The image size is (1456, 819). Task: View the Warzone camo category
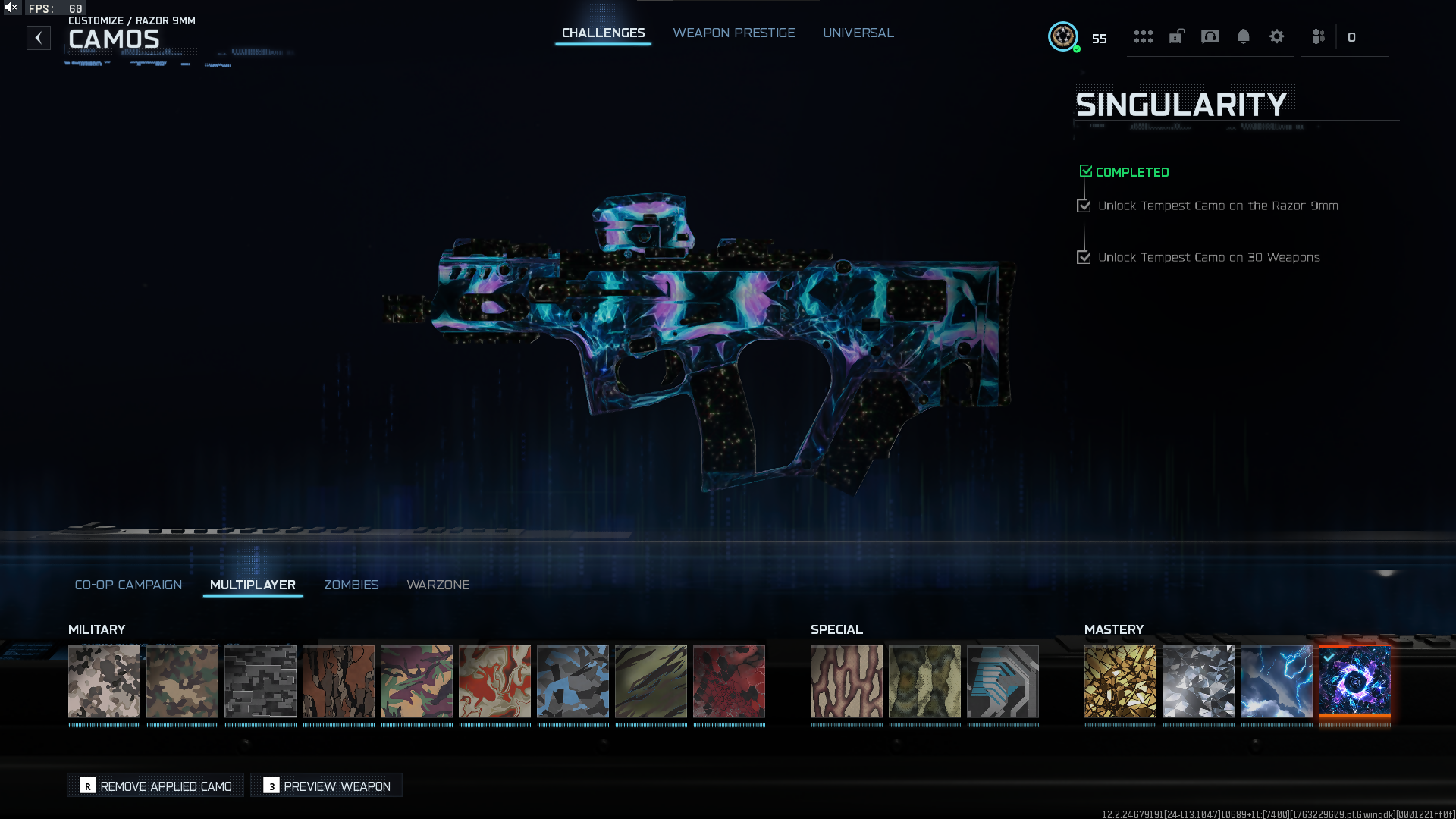[438, 585]
